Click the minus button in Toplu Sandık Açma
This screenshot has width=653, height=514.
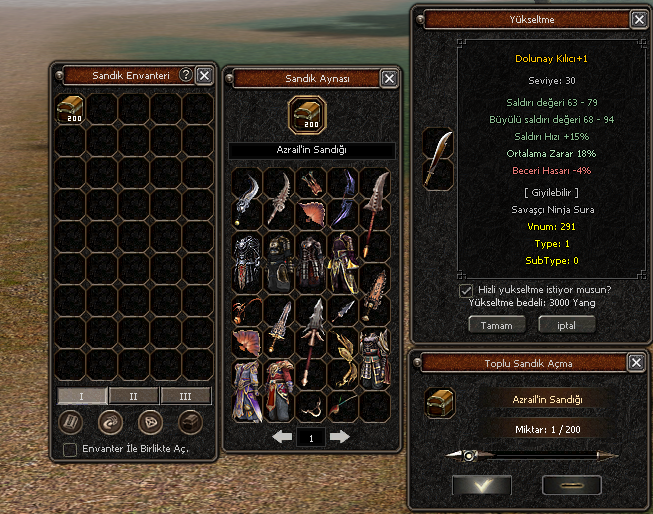click(x=571, y=485)
